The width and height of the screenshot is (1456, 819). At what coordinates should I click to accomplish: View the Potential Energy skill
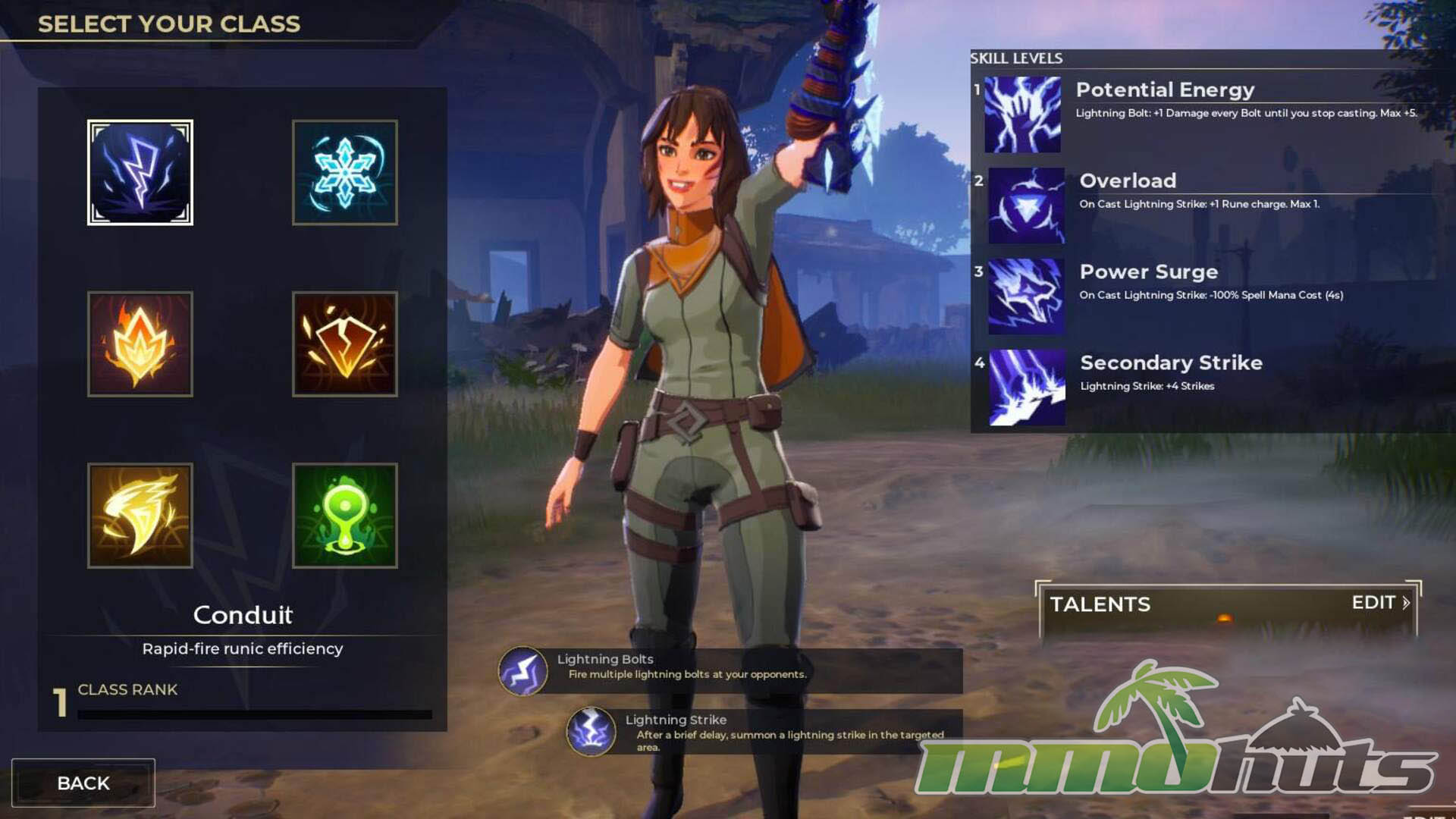tap(1021, 115)
